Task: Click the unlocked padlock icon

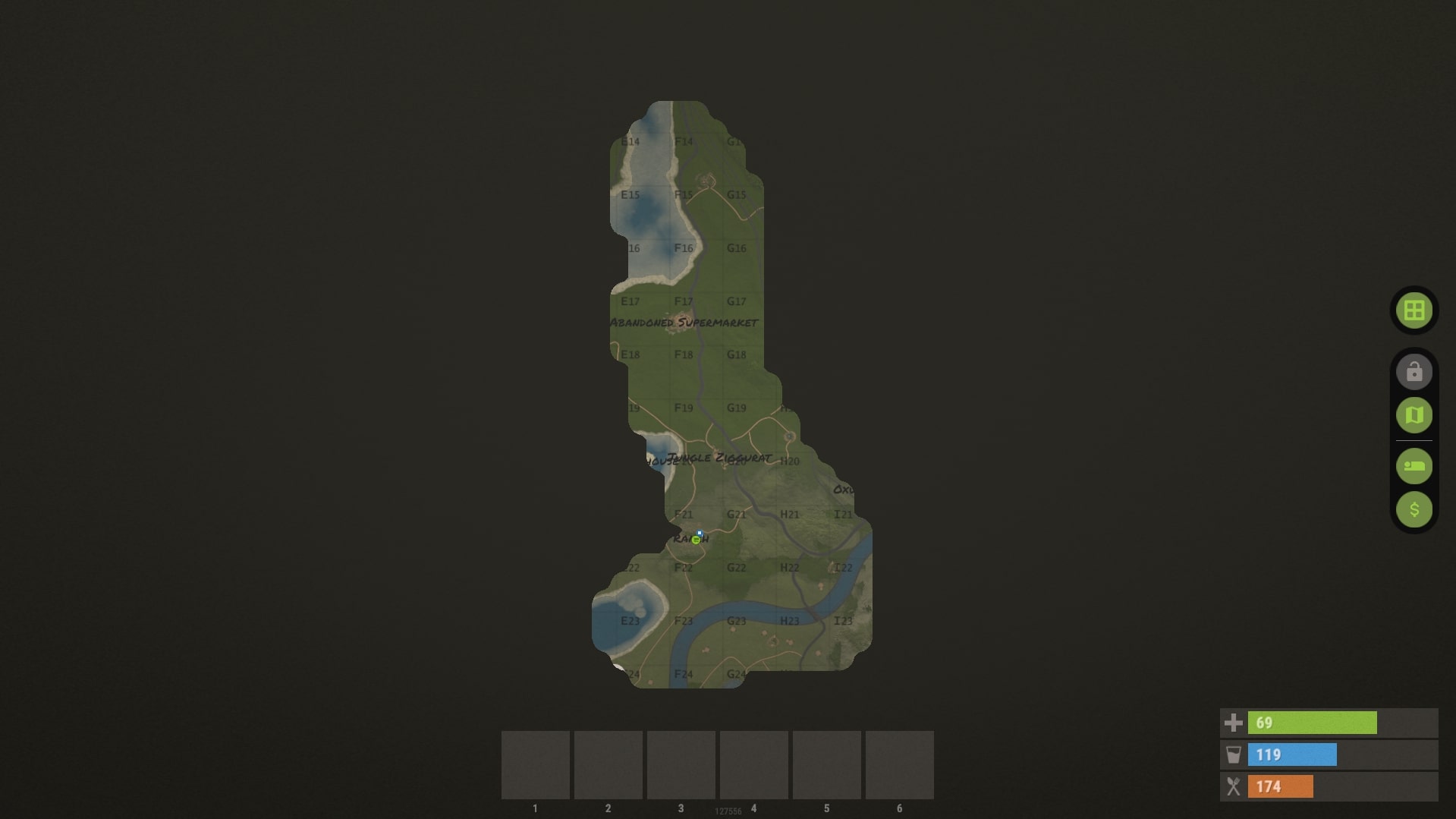Action: (x=1413, y=371)
